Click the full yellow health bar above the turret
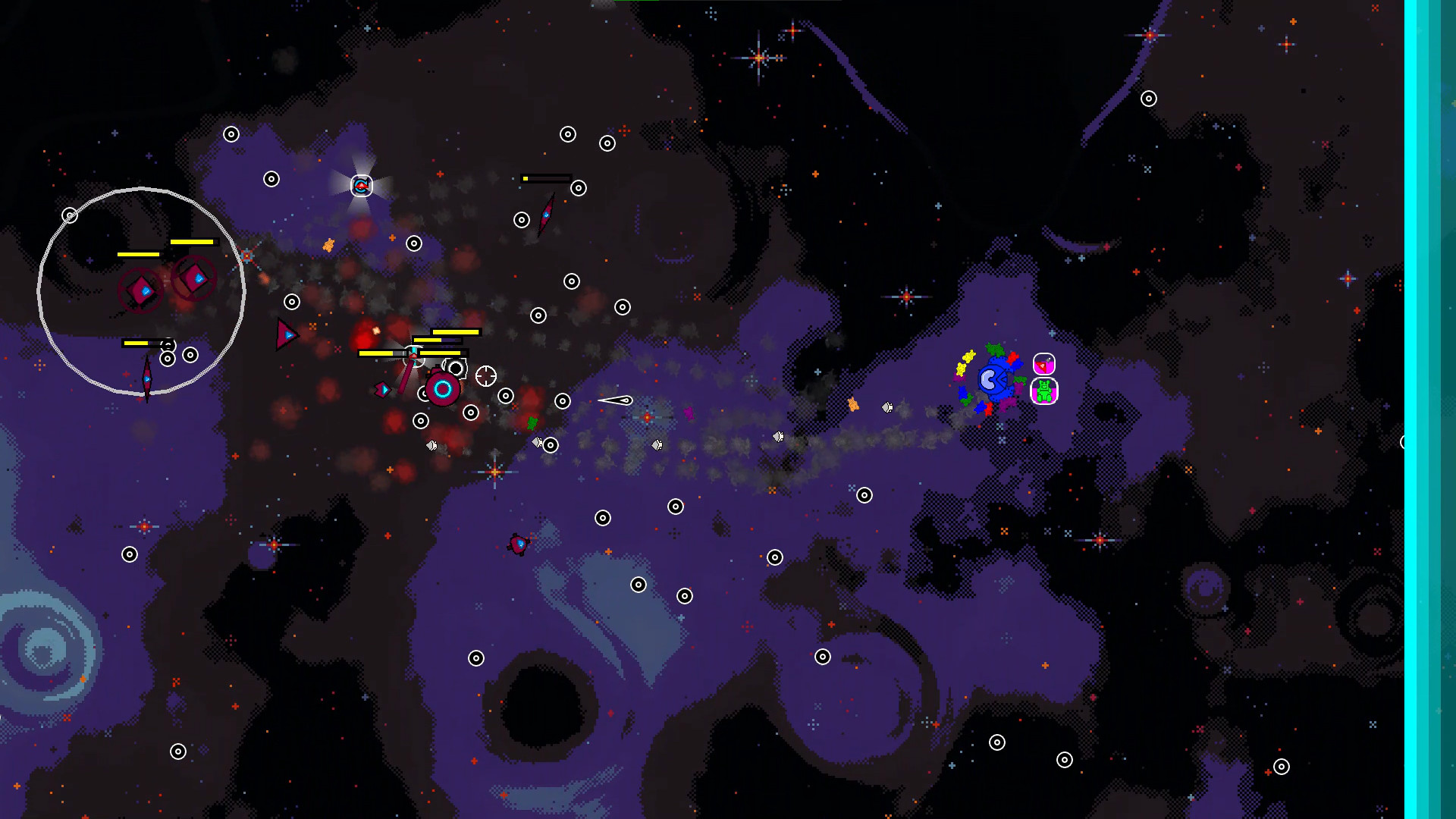This screenshot has width=1456, height=819. (x=456, y=331)
